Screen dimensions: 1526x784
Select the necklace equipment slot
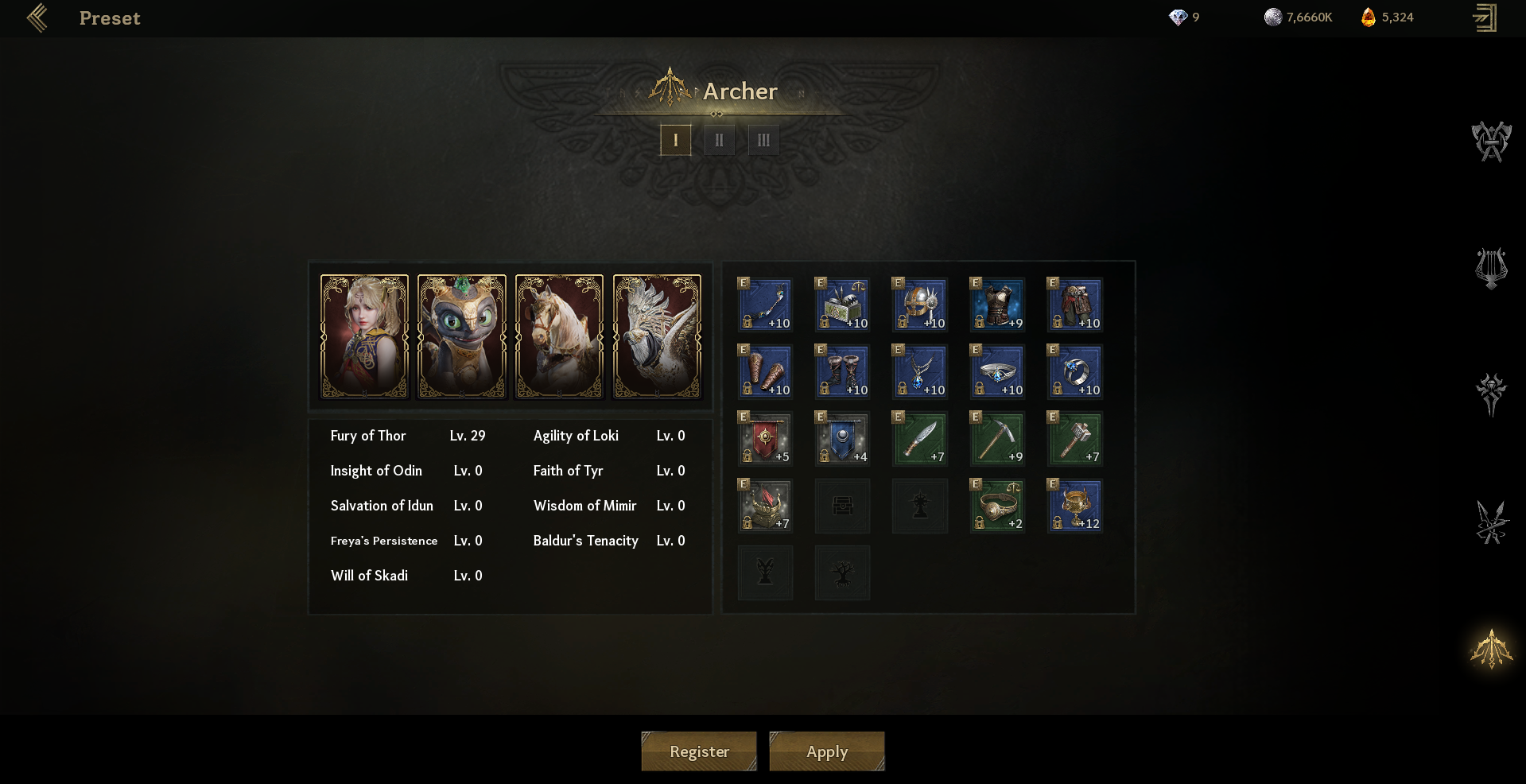point(920,371)
